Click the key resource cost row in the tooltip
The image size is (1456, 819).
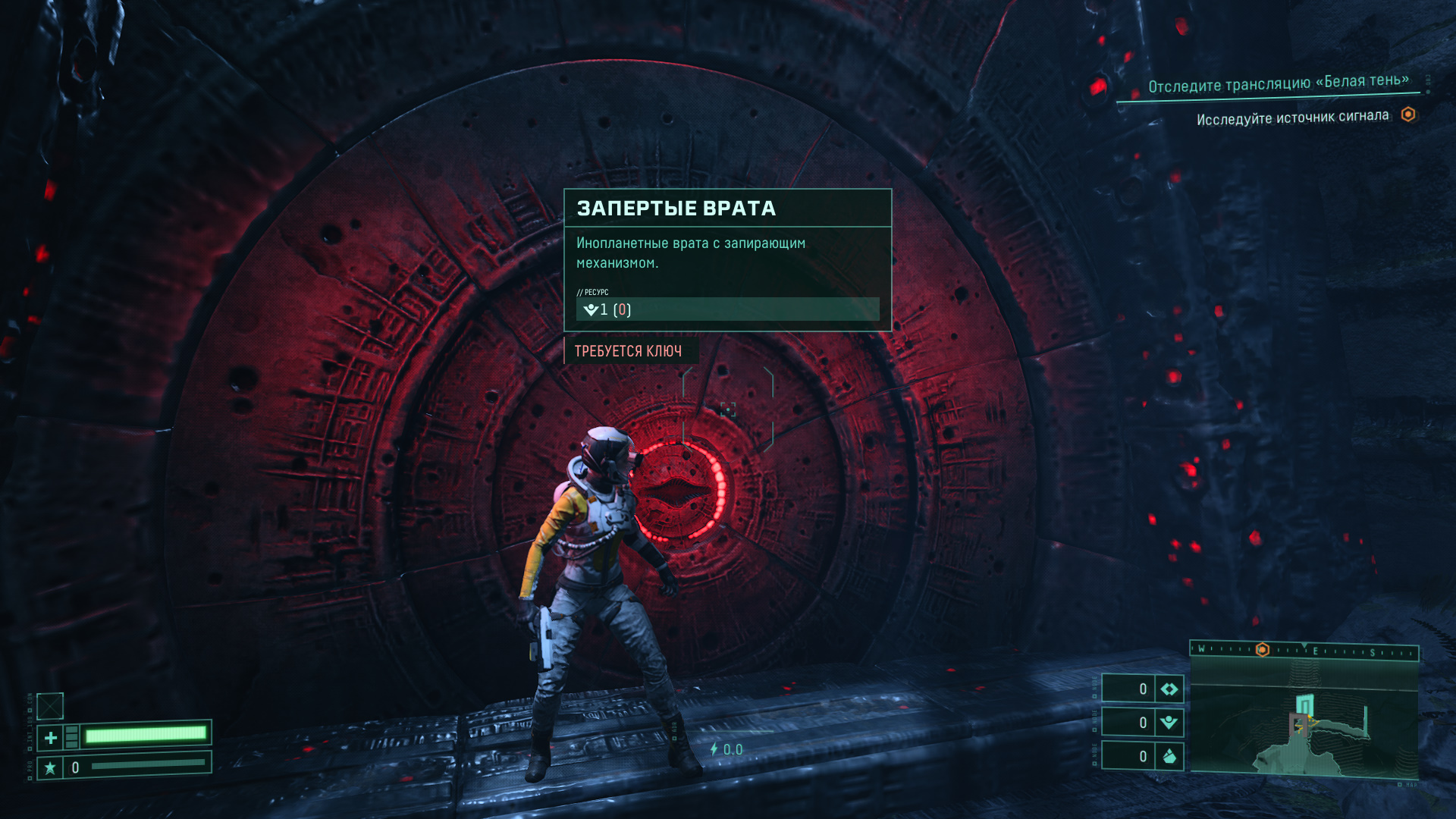[x=726, y=309]
